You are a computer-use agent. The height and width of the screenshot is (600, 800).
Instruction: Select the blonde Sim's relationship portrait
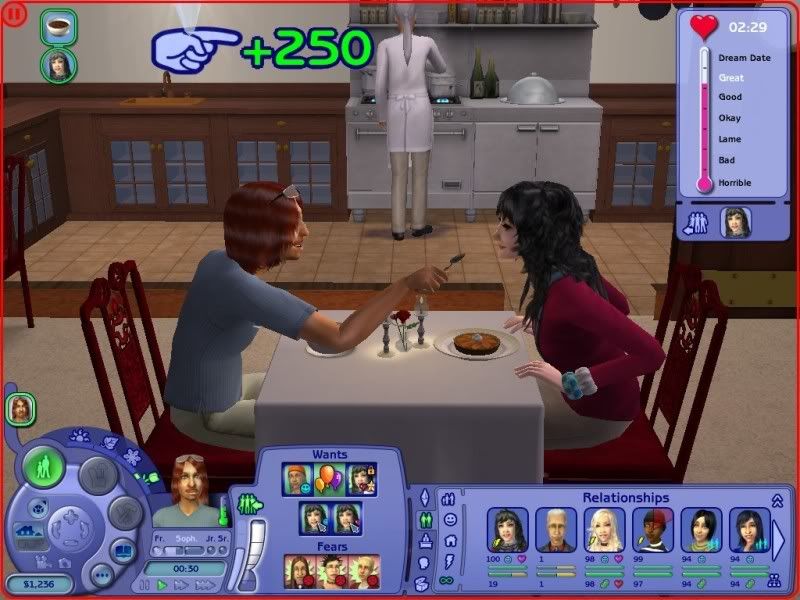click(603, 529)
